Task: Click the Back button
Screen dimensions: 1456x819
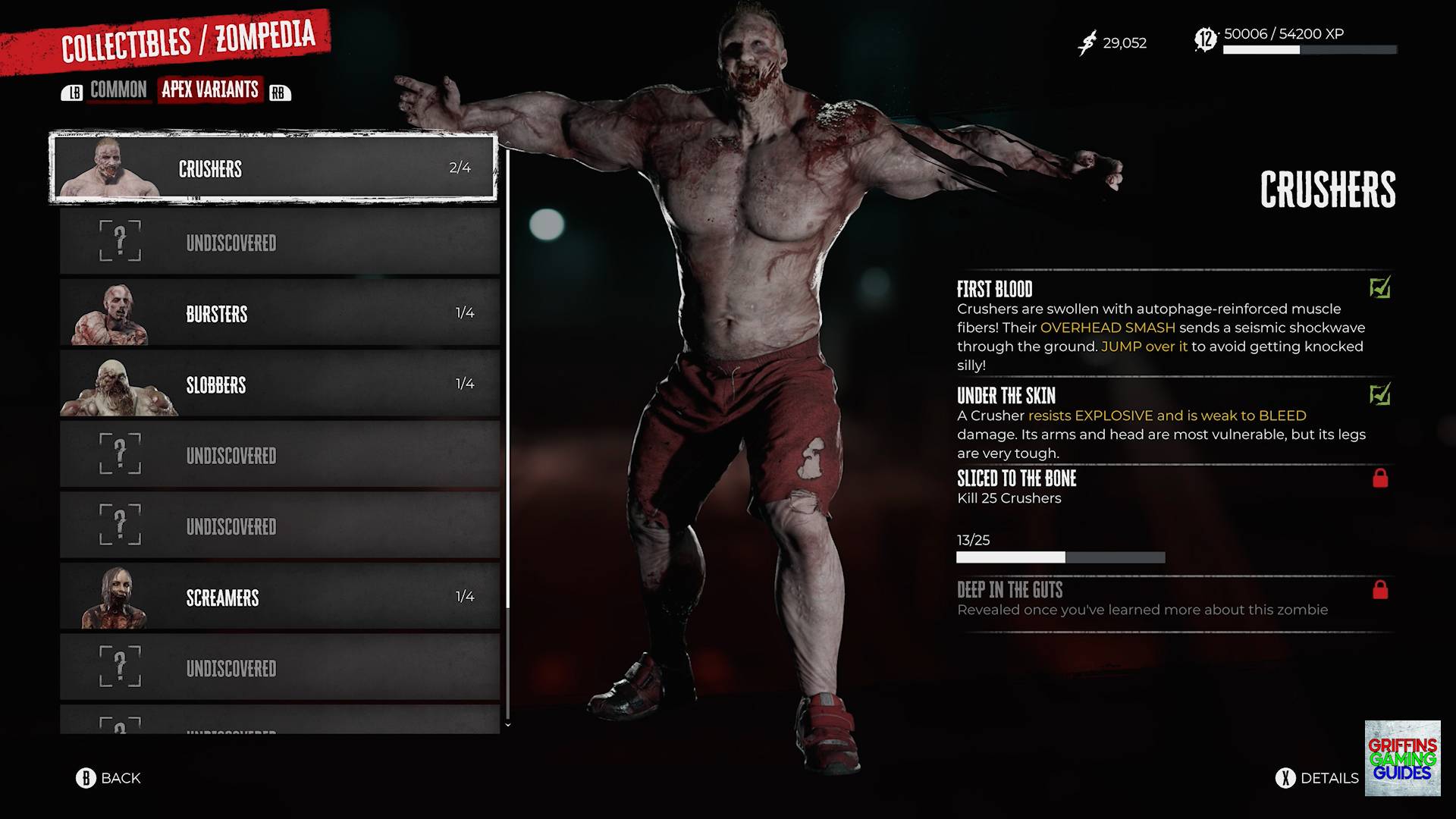Action: 108,778
